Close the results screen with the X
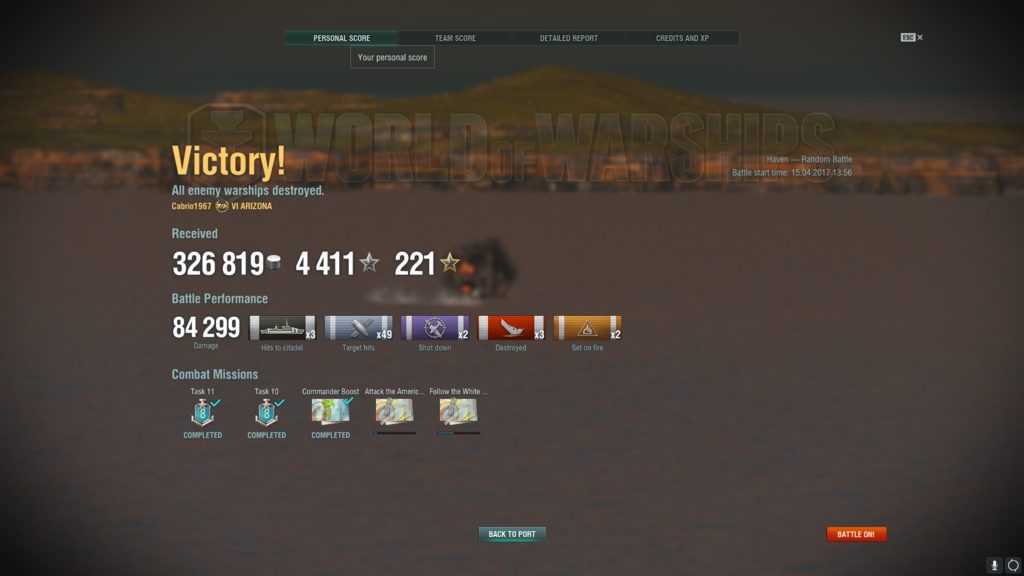Image resolution: width=1024 pixels, height=576 pixels. pos(920,38)
